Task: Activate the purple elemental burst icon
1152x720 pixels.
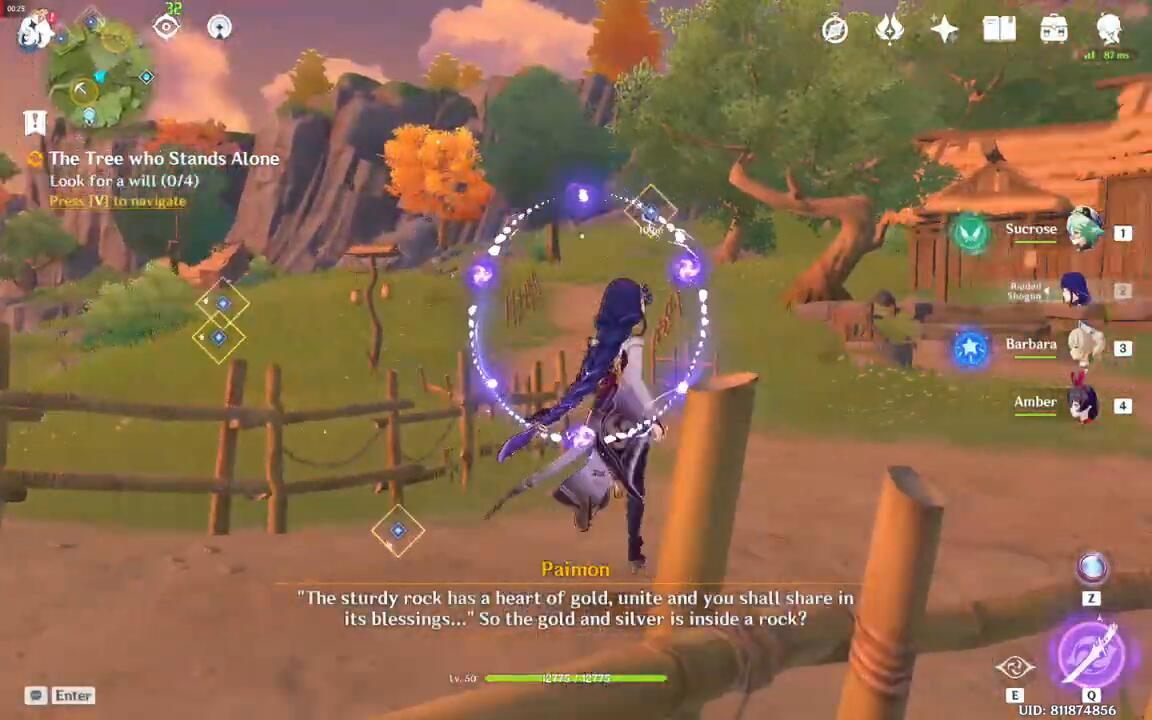Action: pos(1091,653)
